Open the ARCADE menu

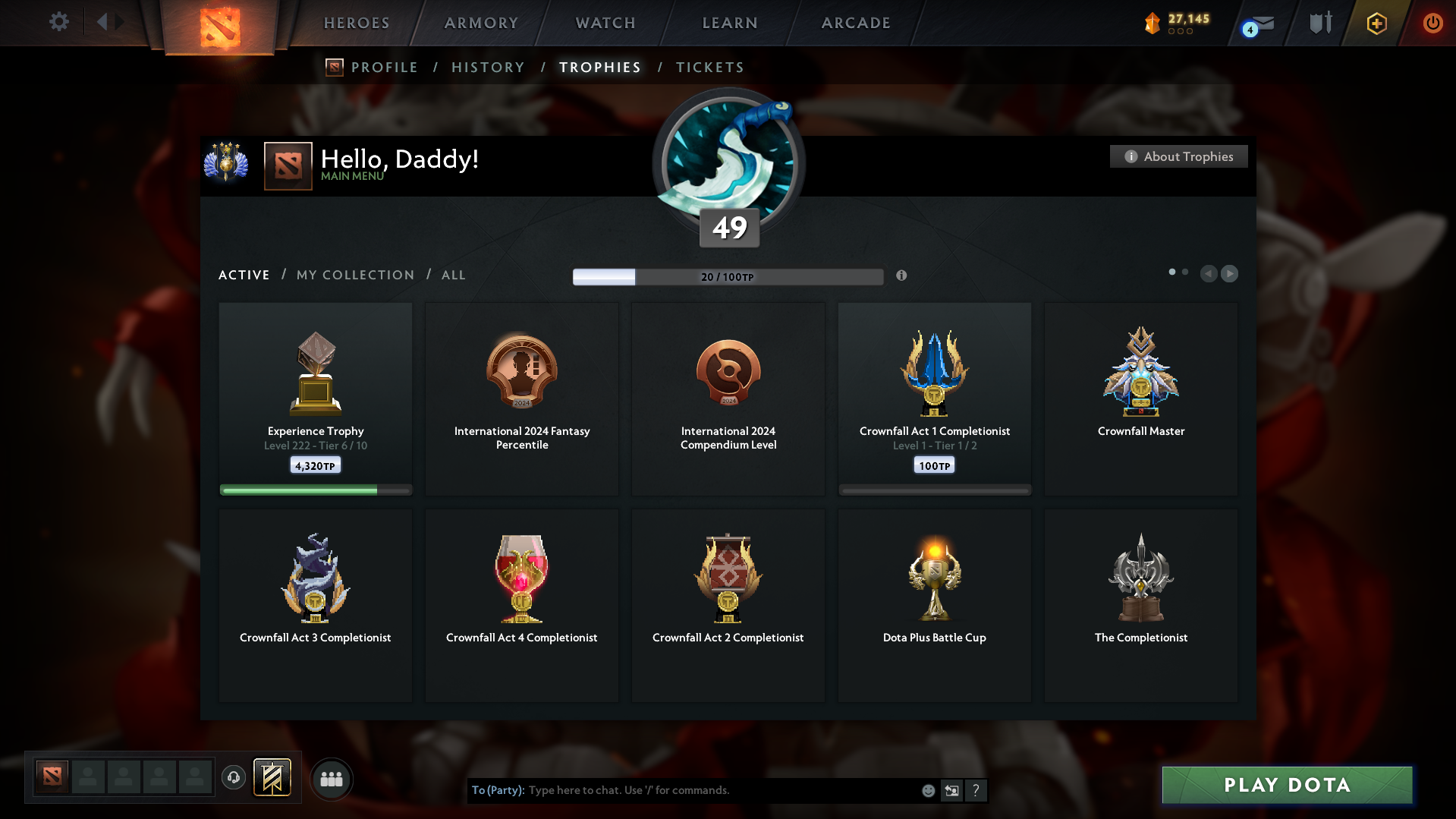tap(855, 23)
